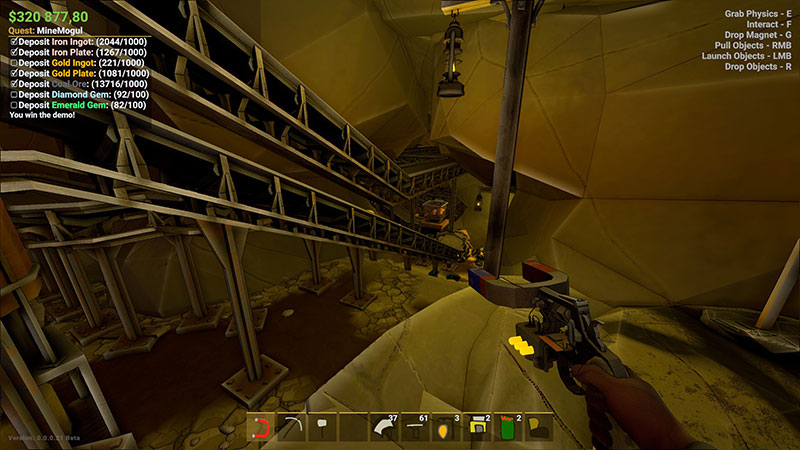Select the red magnet hotbar slot
This screenshot has width=800, height=450.
(x=261, y=428)
